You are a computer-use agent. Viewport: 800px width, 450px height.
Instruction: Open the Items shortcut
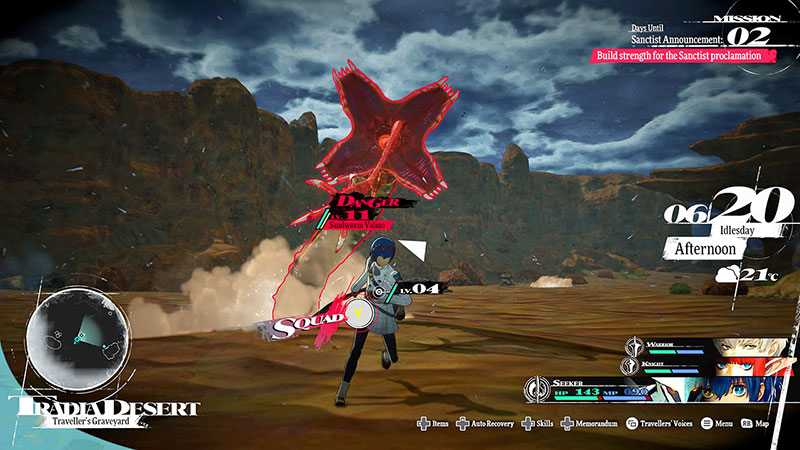point(434,424)
